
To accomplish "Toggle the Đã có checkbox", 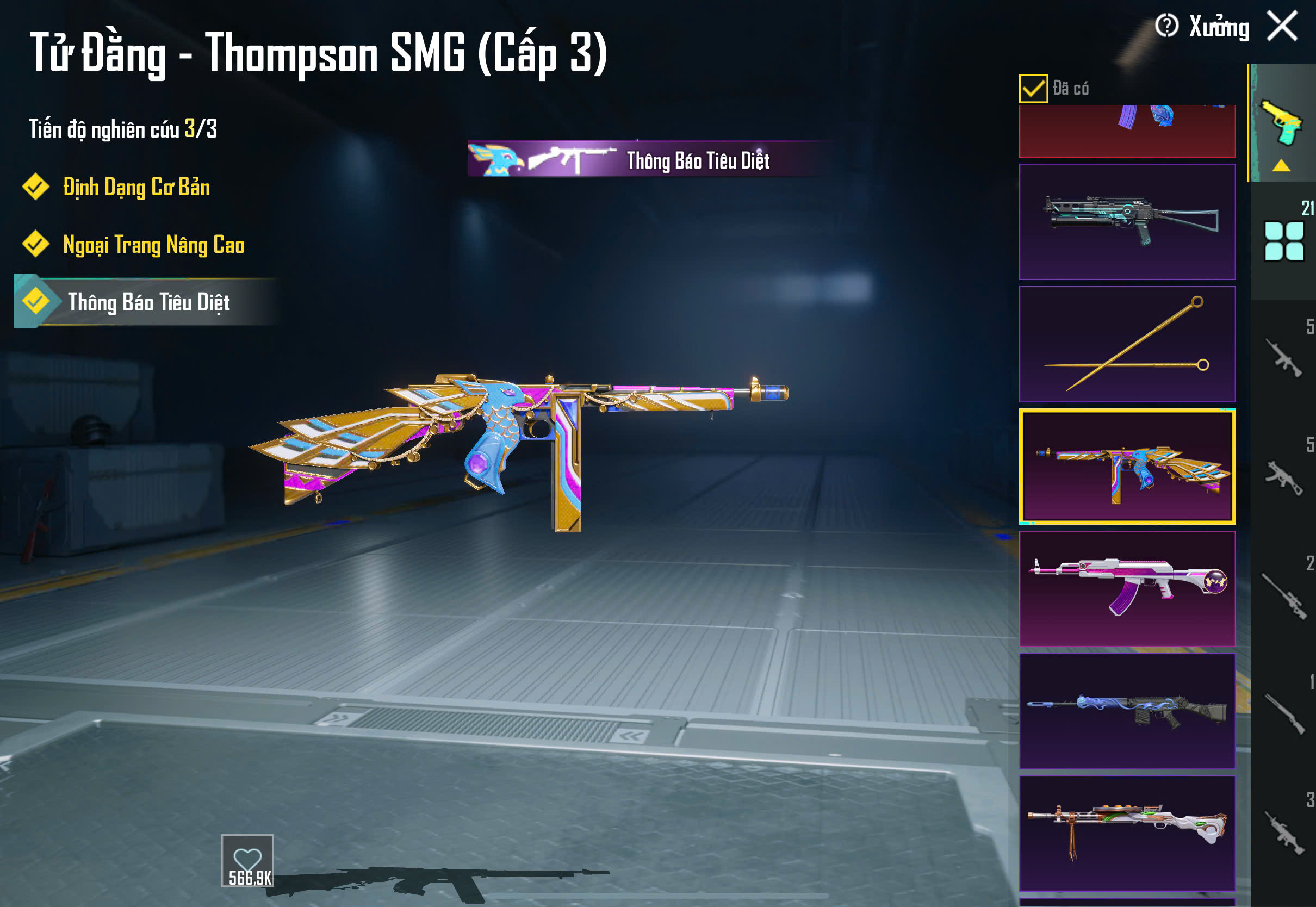I will [x=1033, y=89].
